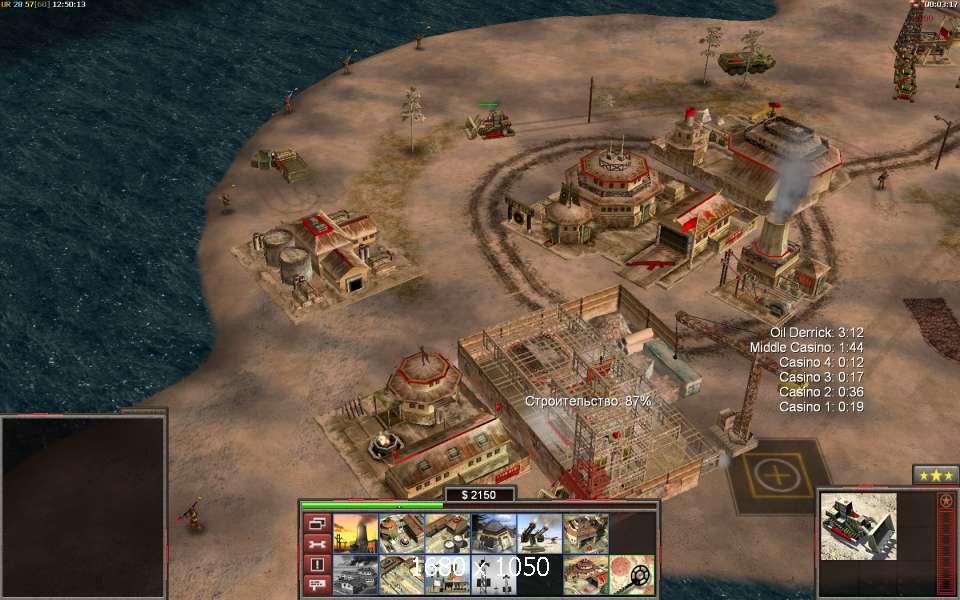Click the overlapping windows button

pos(317,523)
